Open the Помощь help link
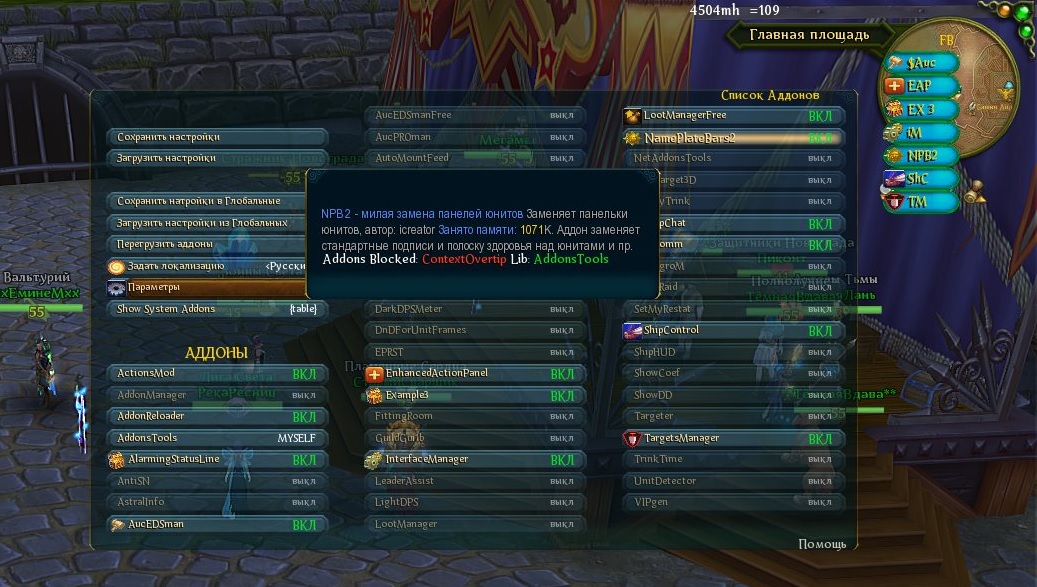The height and width of the screenshot is (587, 1037). point(822,544)
